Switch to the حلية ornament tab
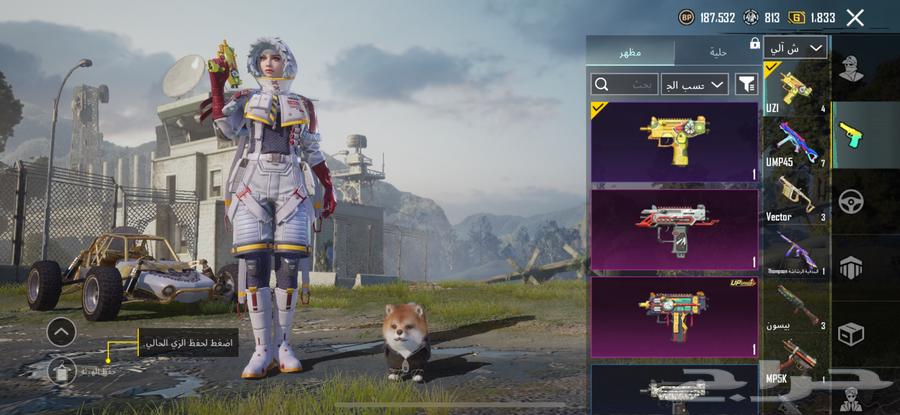This screenshot has width=900, height=415. click(x=717, y=52)
